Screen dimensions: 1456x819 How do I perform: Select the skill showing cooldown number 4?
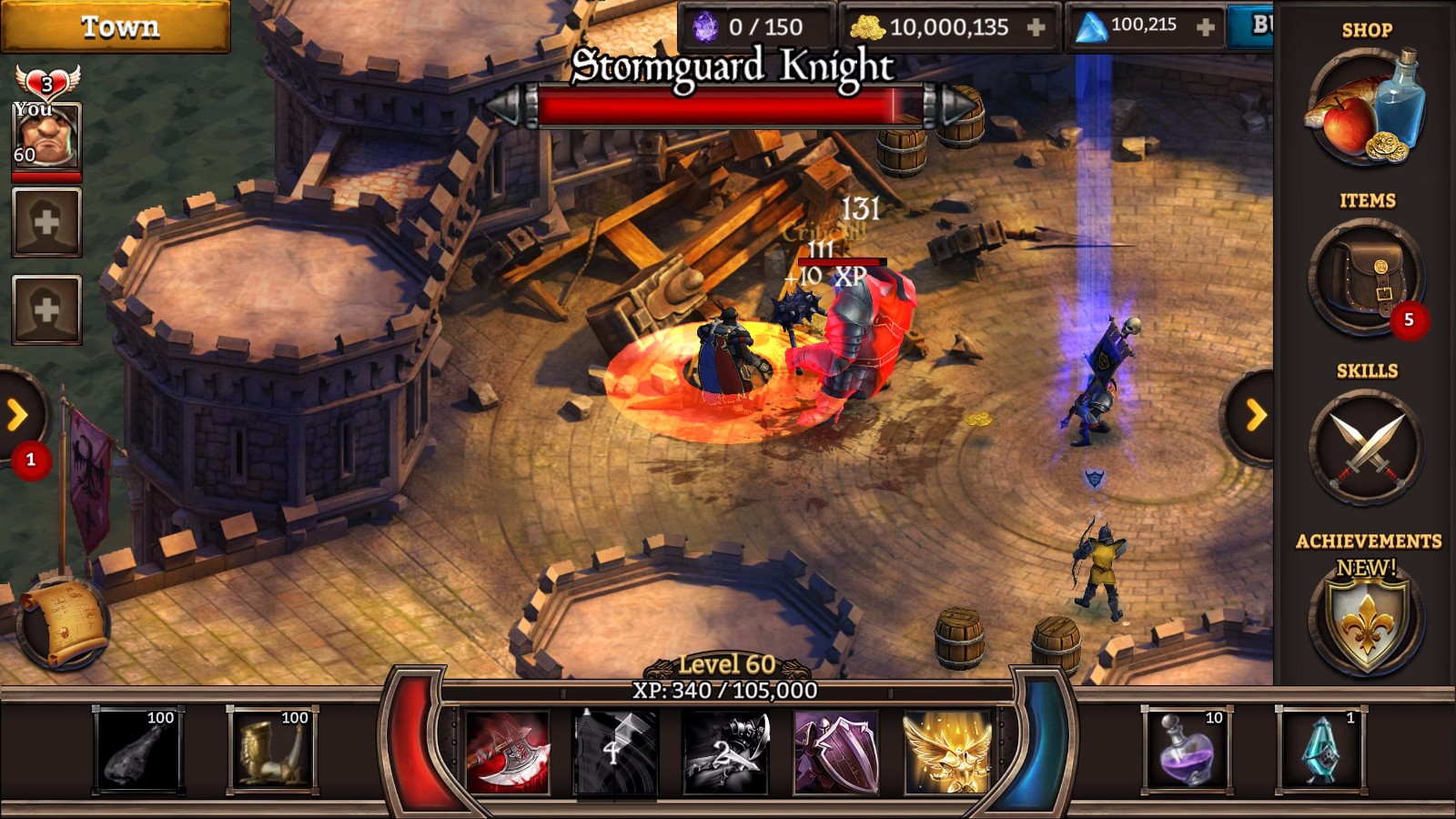[615, 753]
